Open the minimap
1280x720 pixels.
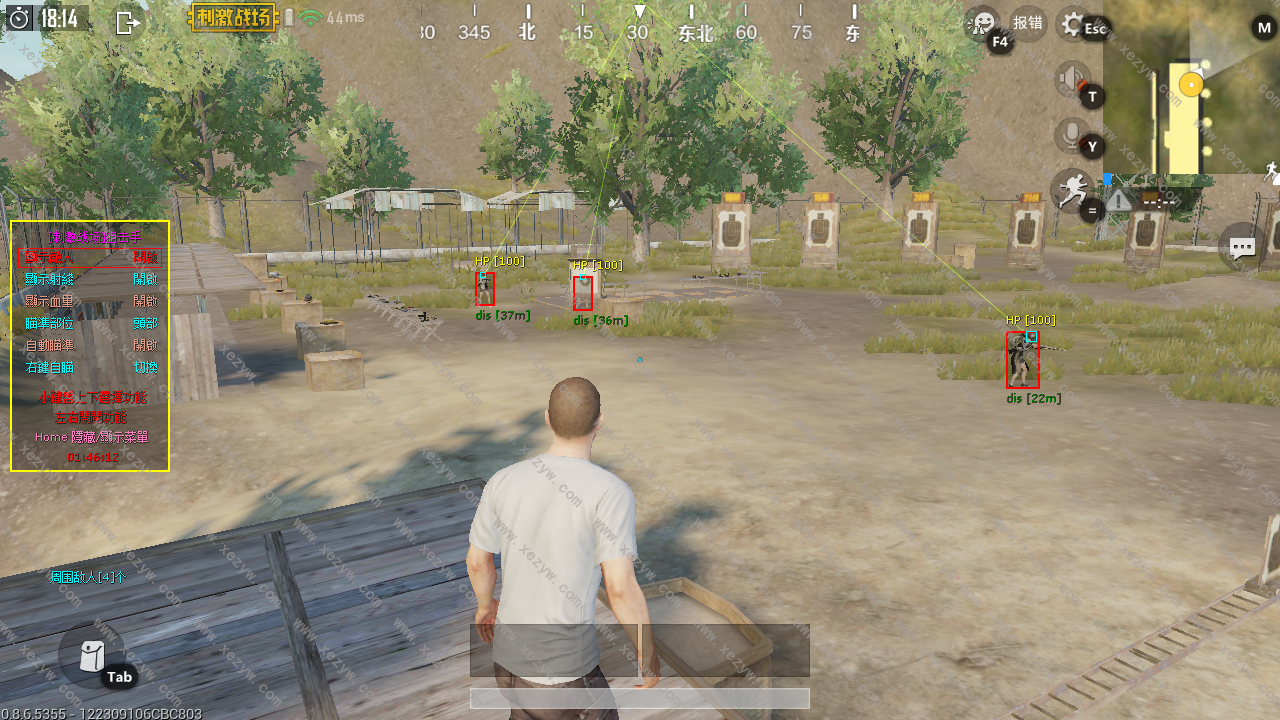[x=1190, y=86]
